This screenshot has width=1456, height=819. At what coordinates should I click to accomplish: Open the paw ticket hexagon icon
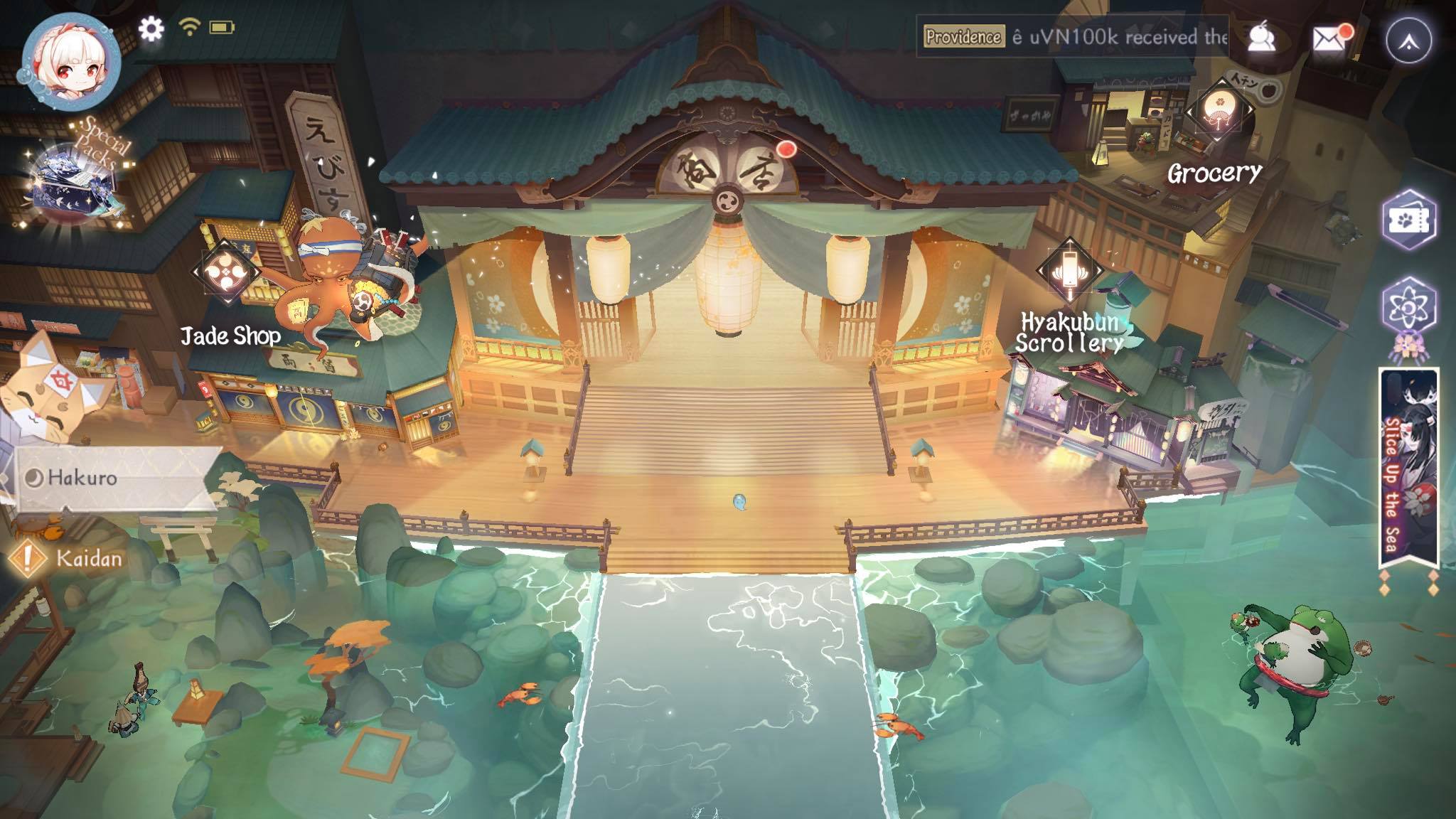1409,220
